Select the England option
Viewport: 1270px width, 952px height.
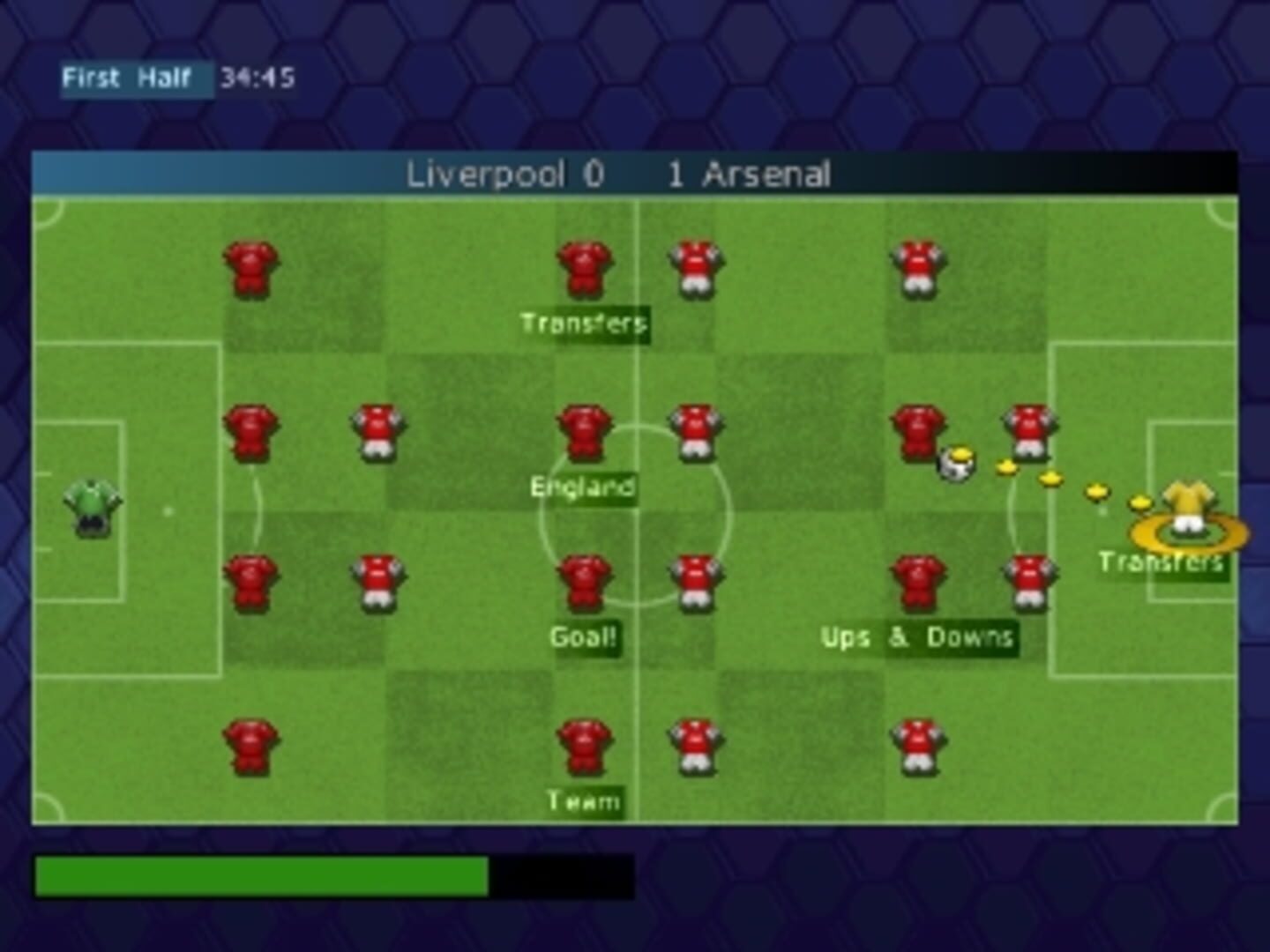pos(584,484)
